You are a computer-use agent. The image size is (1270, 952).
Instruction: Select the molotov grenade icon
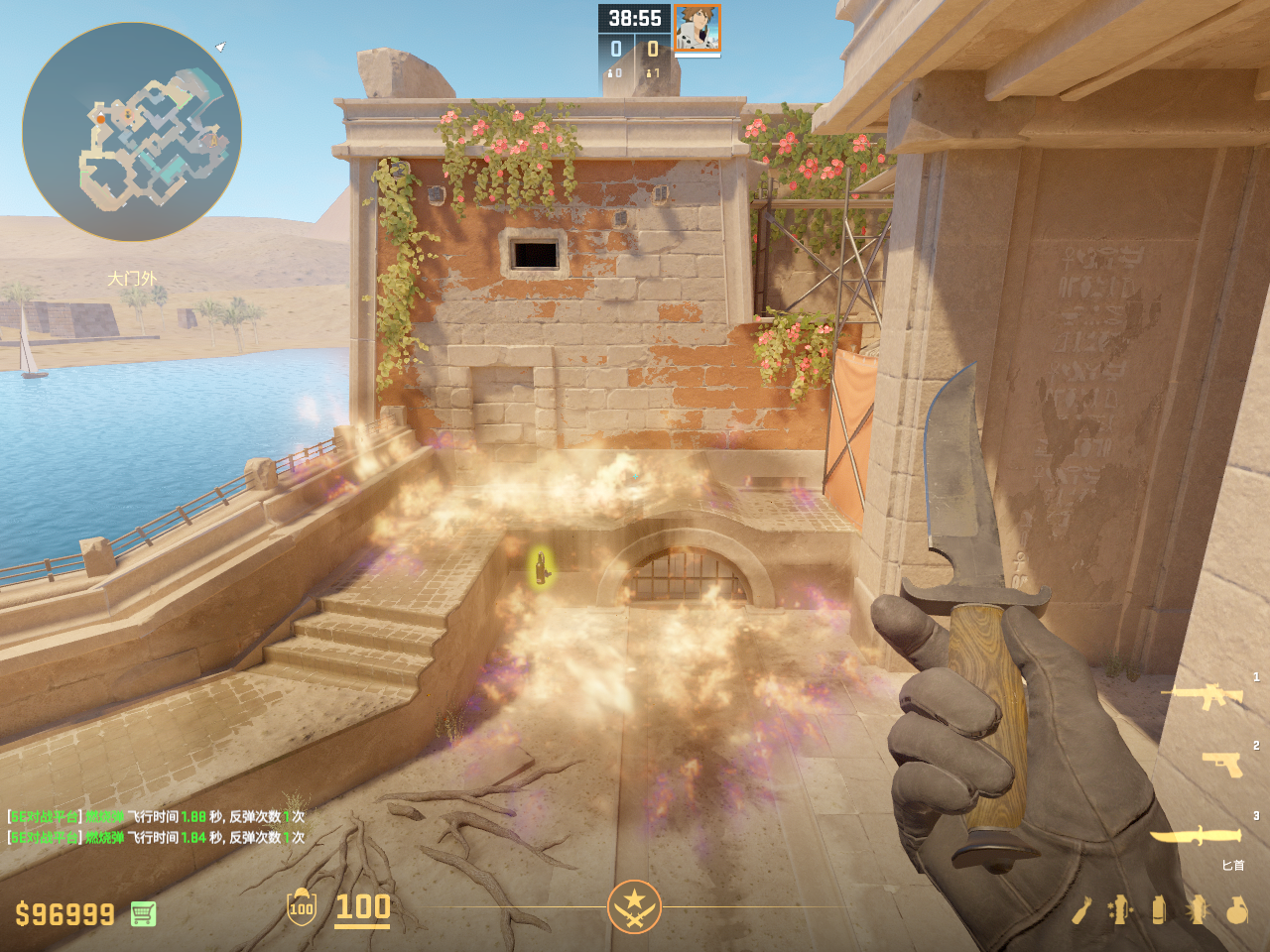(x=1081, y=910)
